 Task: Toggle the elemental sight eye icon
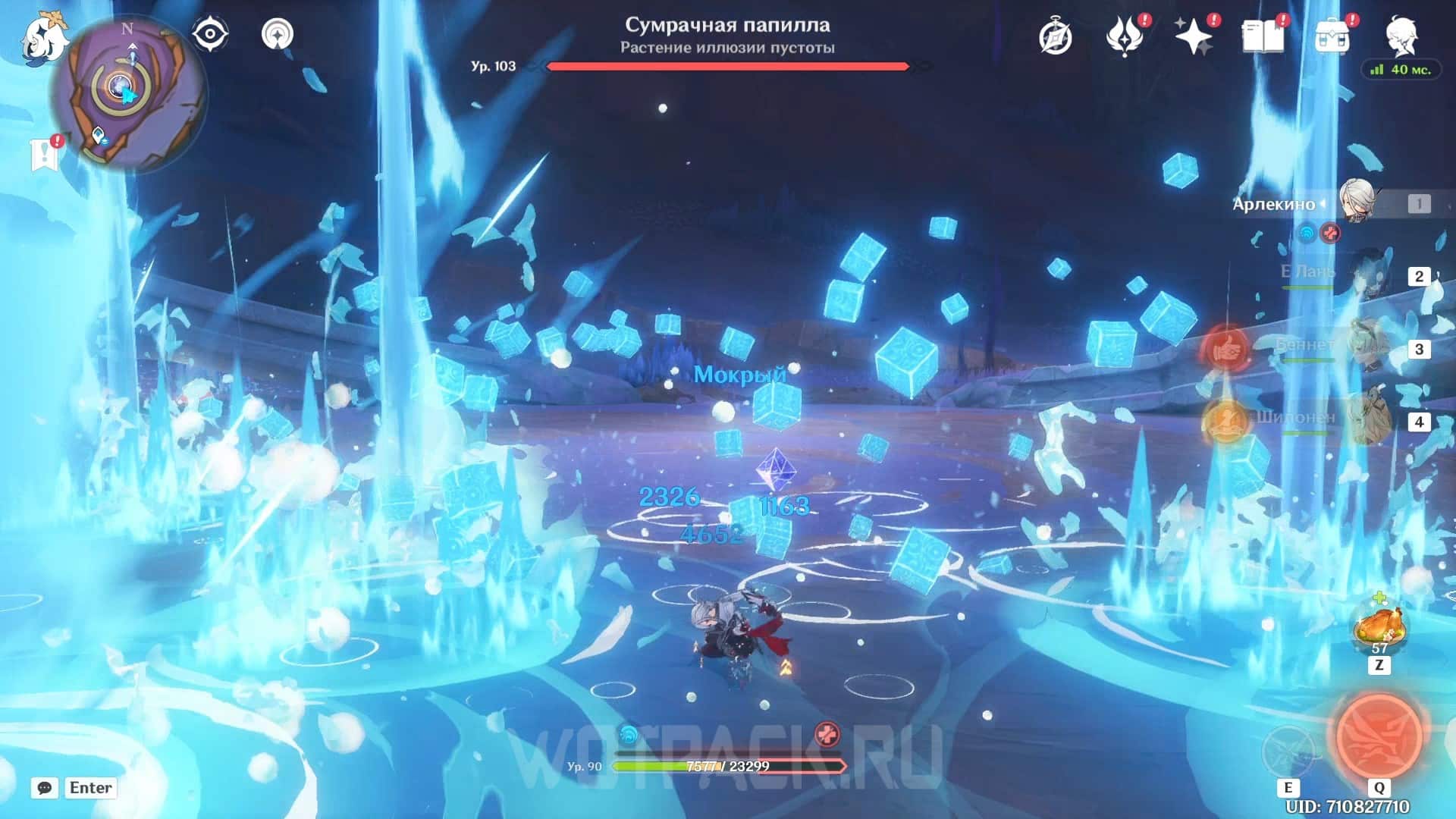point(210,34)
